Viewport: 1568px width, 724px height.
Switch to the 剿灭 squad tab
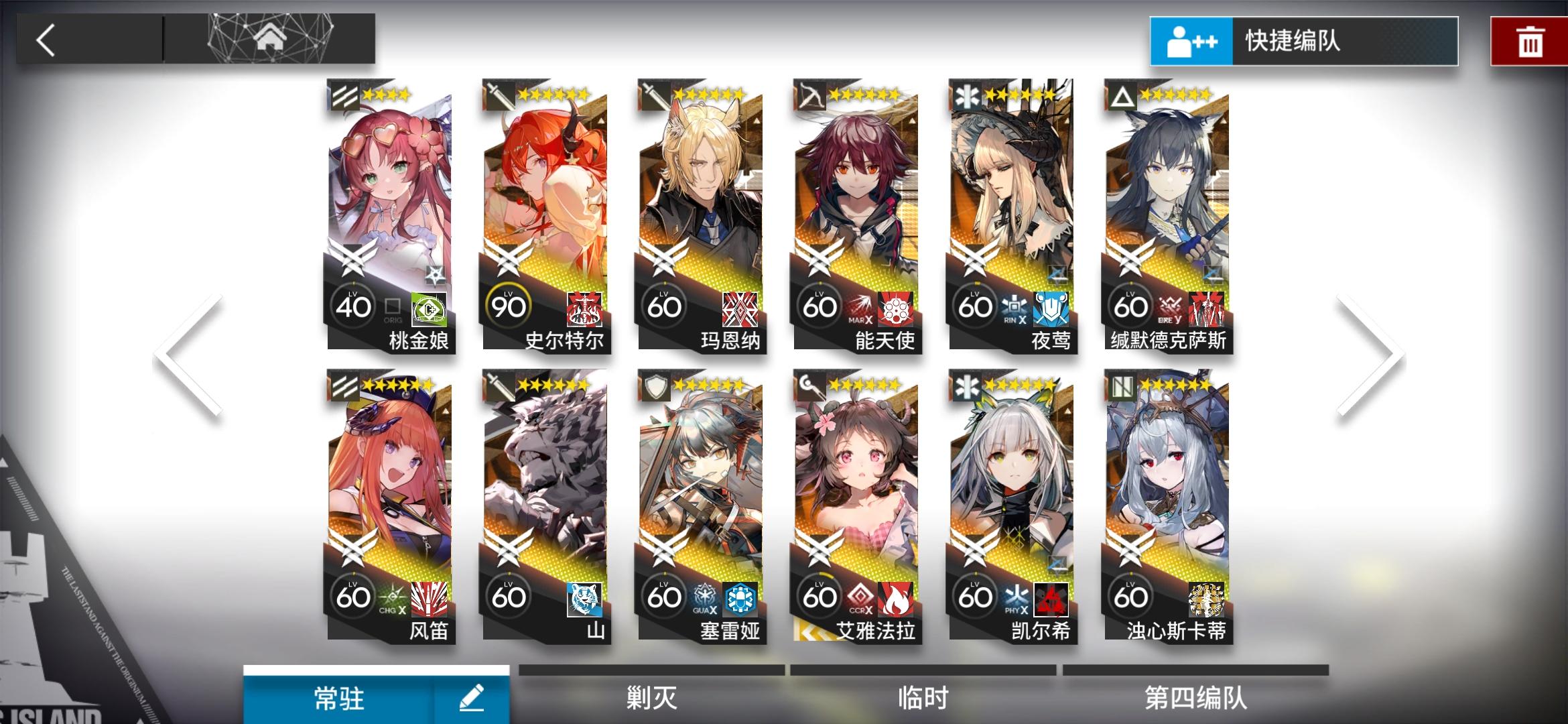click(650, 697)
